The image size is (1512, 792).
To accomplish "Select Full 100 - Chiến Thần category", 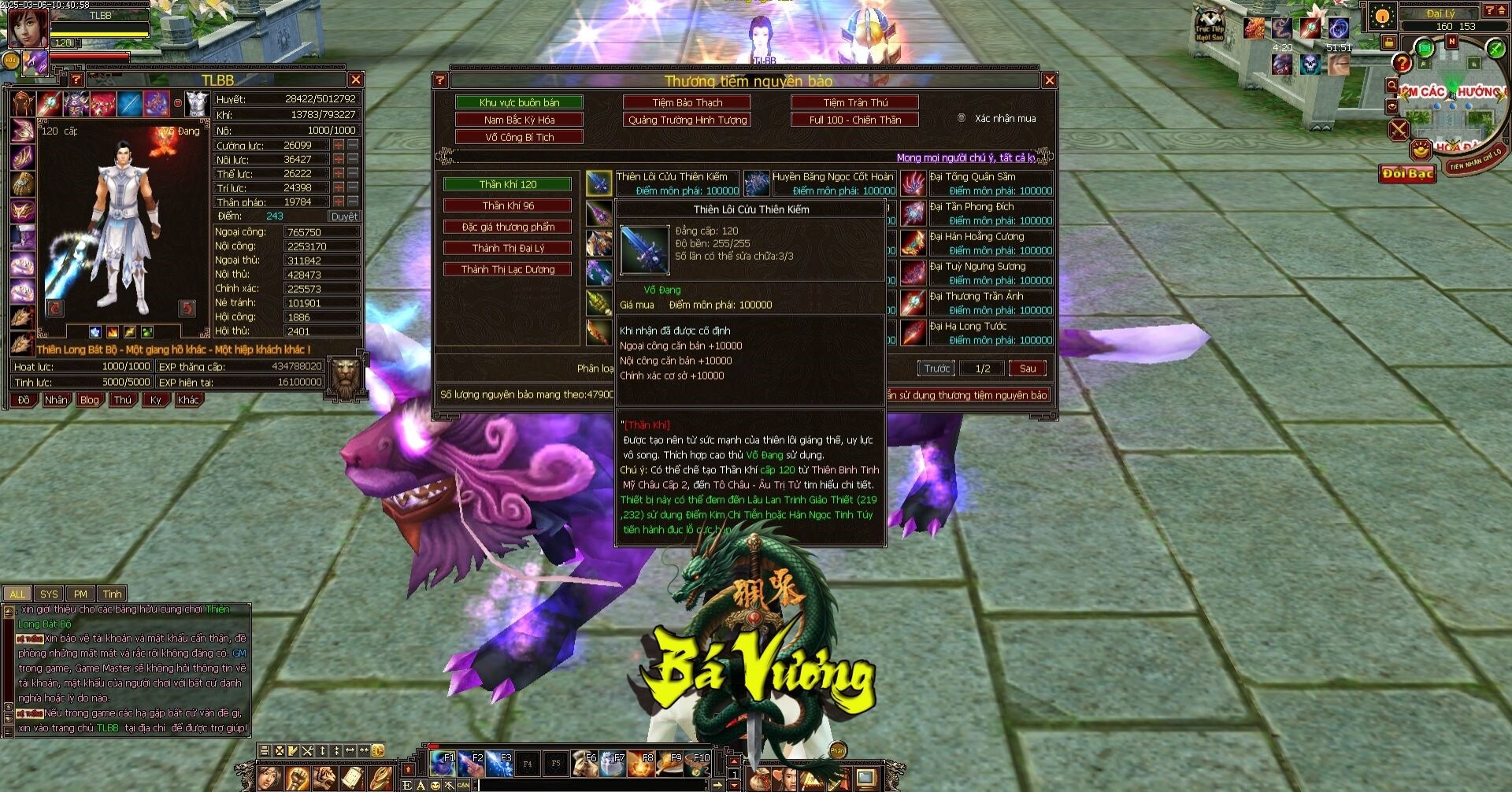I will (x=854, y=120).
